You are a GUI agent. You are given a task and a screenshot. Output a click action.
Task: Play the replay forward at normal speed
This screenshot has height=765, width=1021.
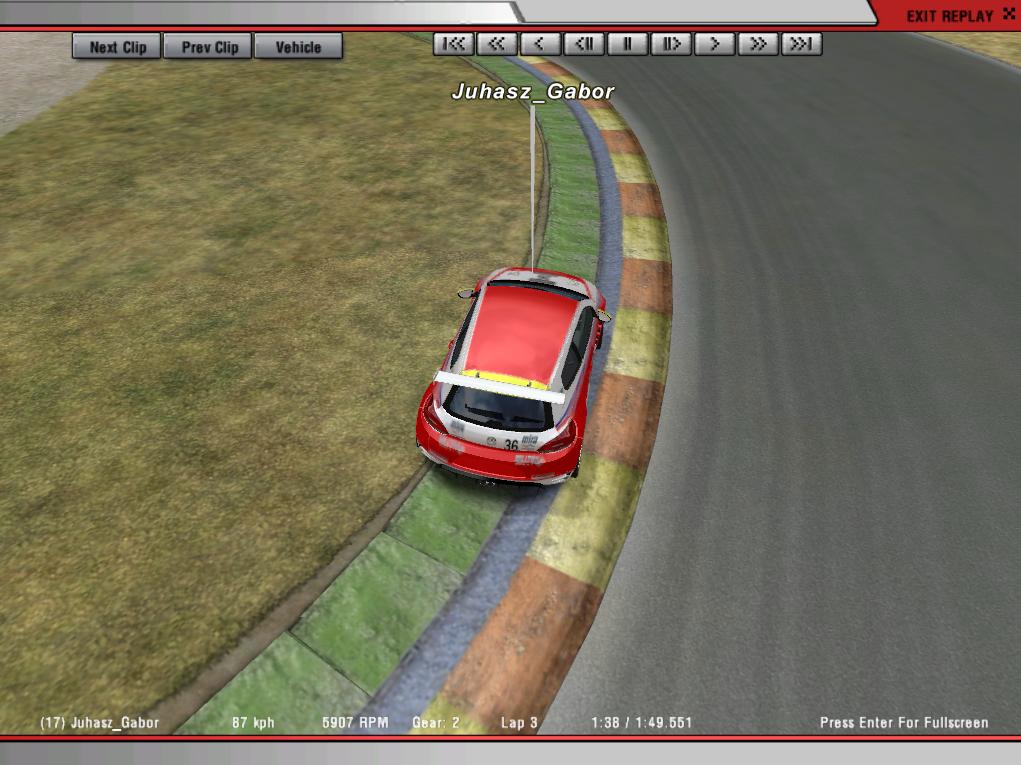pyautogui.click(x=715, y=44)
